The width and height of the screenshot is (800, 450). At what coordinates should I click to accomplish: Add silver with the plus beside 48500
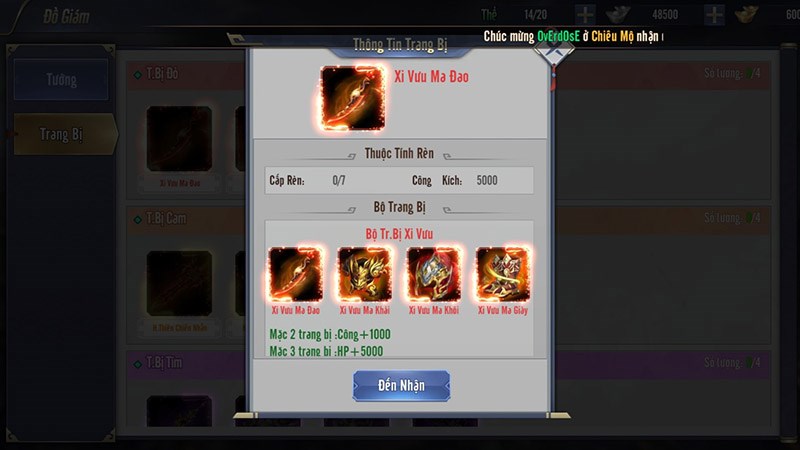[x=713, y=15]
